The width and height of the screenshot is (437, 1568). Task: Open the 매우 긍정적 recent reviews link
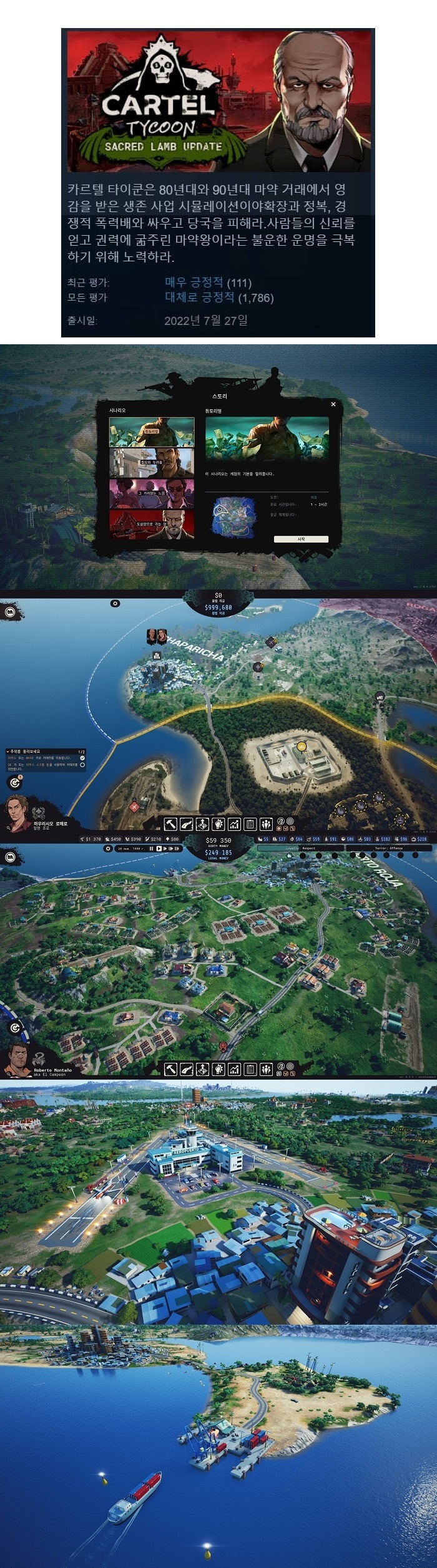point(194,283)
